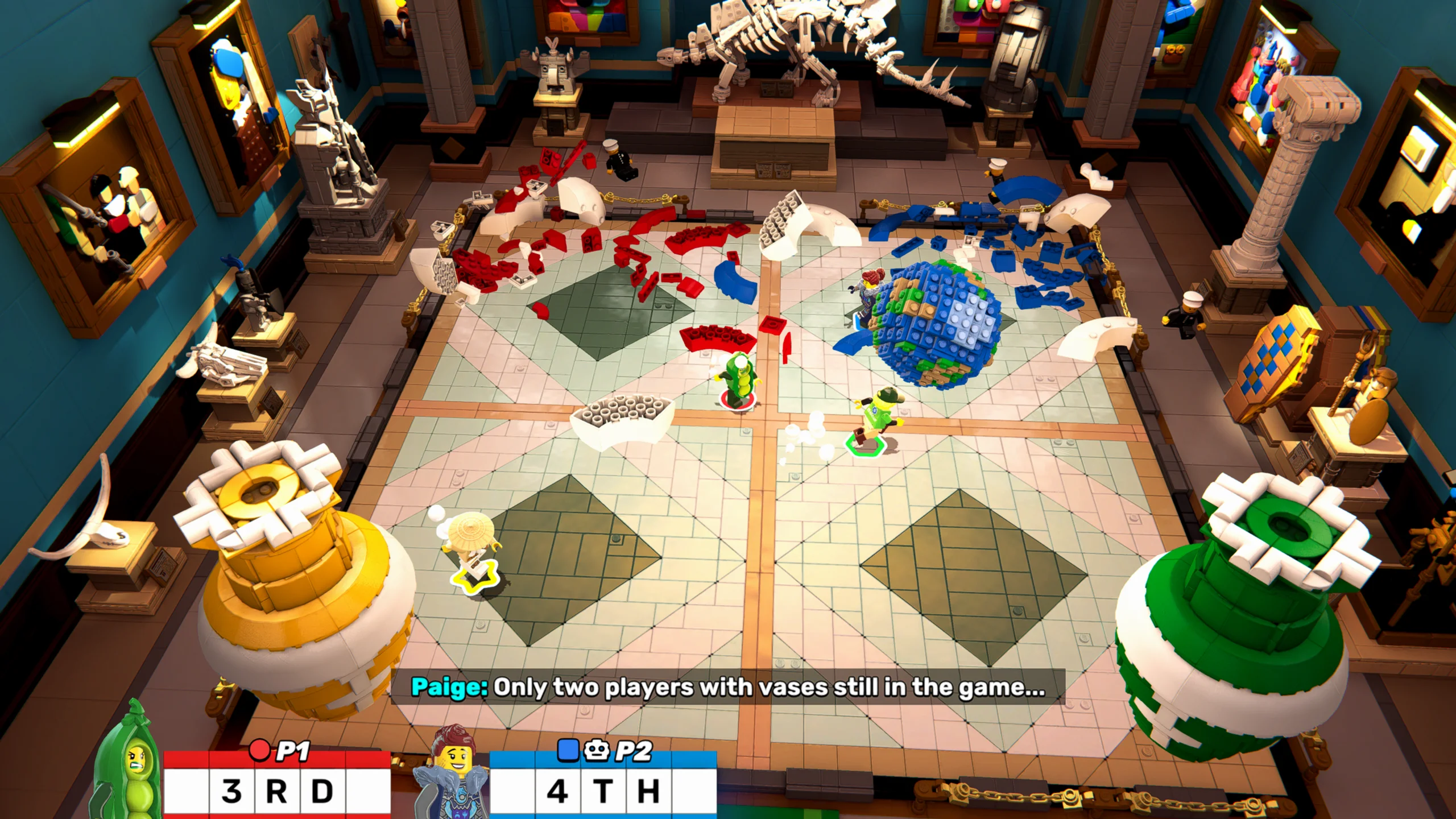Select the red P1 player panel
1456x819 pixels.
pyautogui.click(x=277, y=785)
